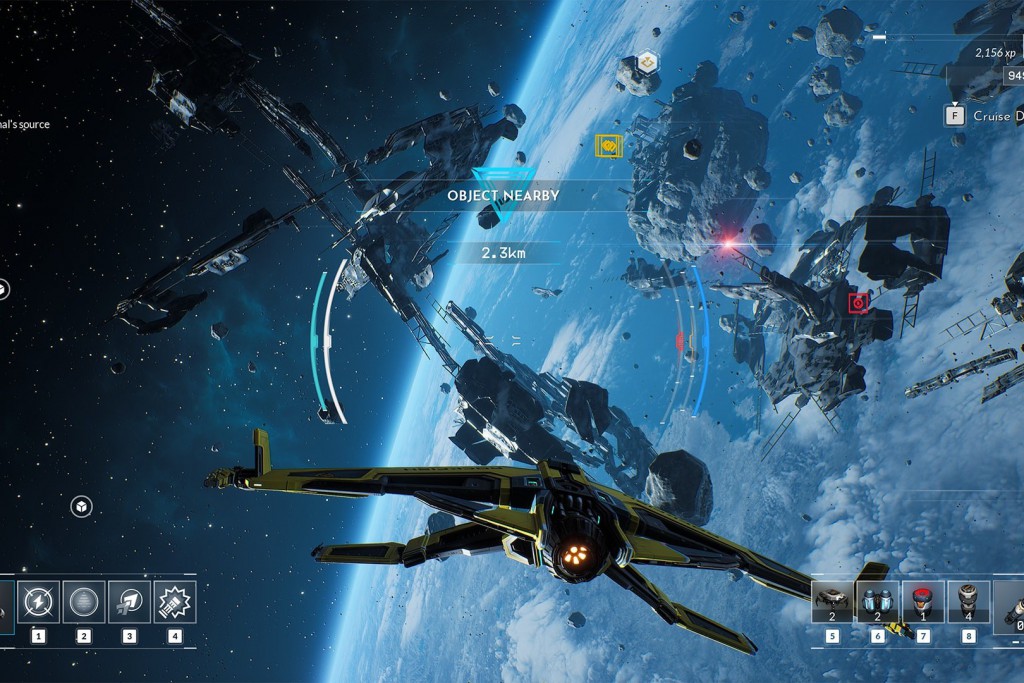This screenshot has width=1024, height=683.
Task: Select the white hexagon crate marker
Action: (x=647, y=62)
